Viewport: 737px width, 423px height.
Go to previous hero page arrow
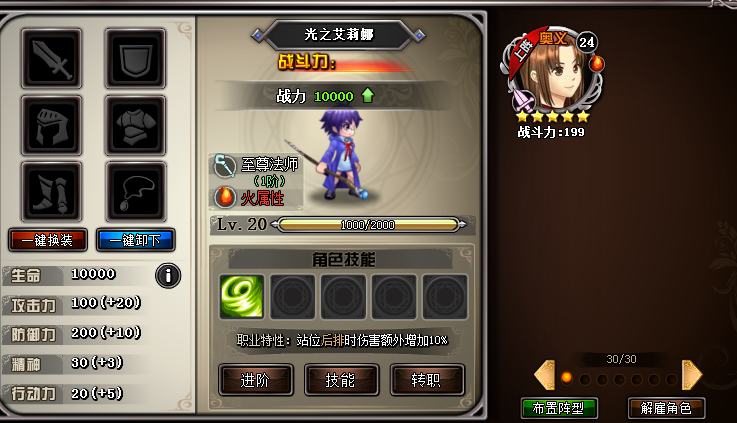coord(544,375)
